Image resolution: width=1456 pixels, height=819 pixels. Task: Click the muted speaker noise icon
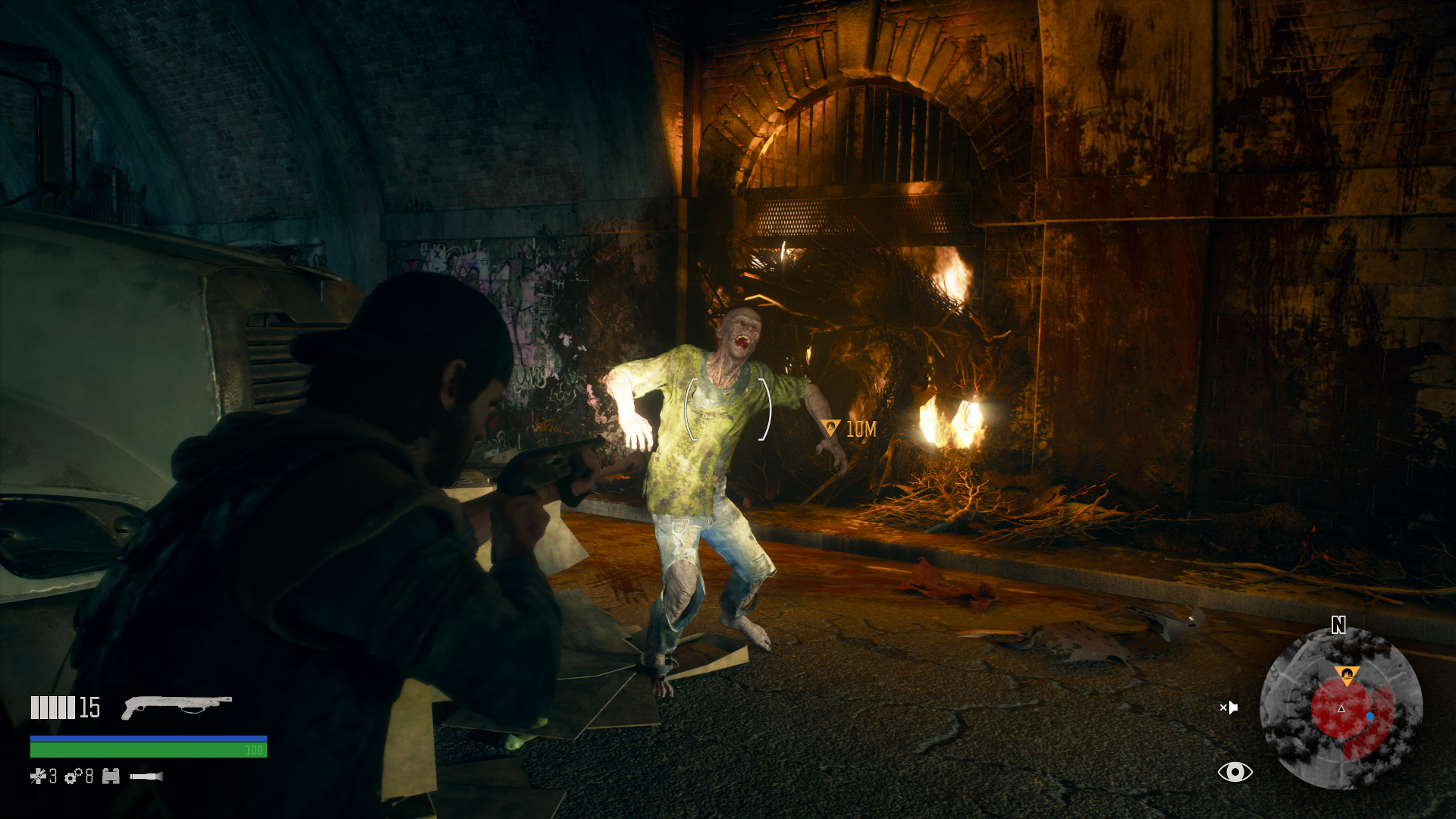(x=1228, y=708)
